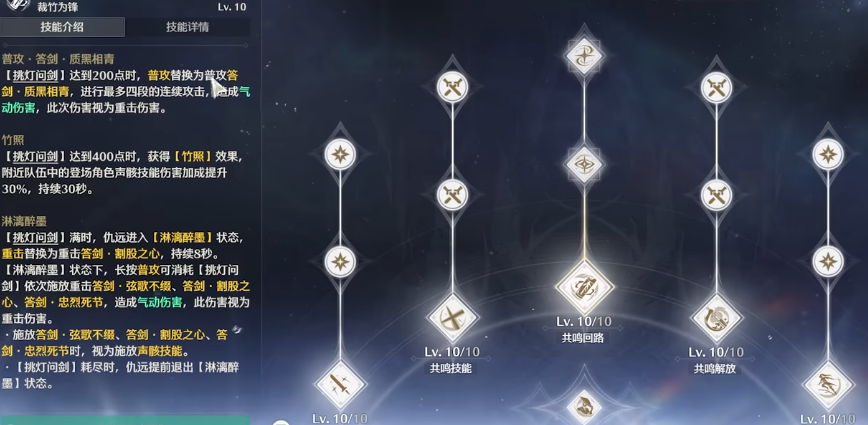Select the leaping-figure skill node at far right
Image resolution: width=868 pixels, height=425 pixels.
(x=828, y=385)
